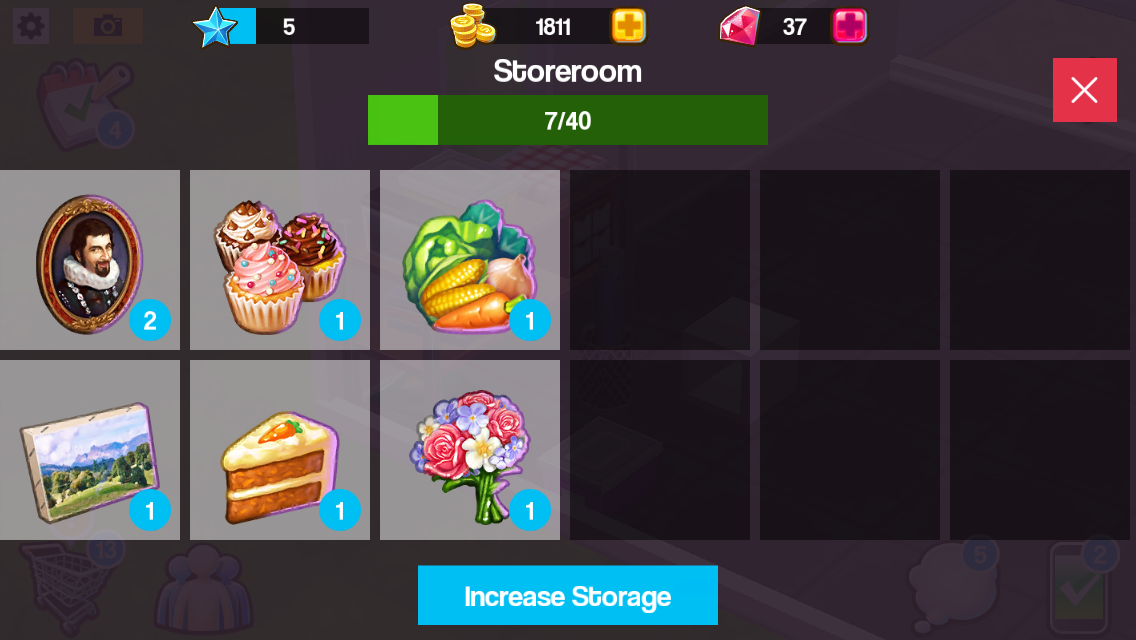
Task: Open the gear settings menu
Action: click(31, 26)
